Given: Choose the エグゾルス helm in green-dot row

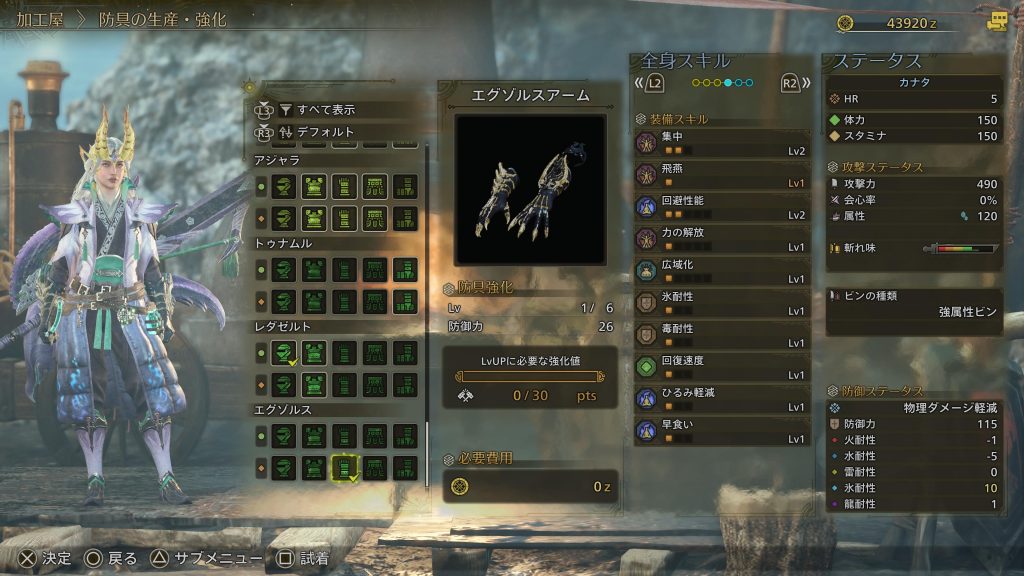Looking at the screenshot, I should [284, 436].
